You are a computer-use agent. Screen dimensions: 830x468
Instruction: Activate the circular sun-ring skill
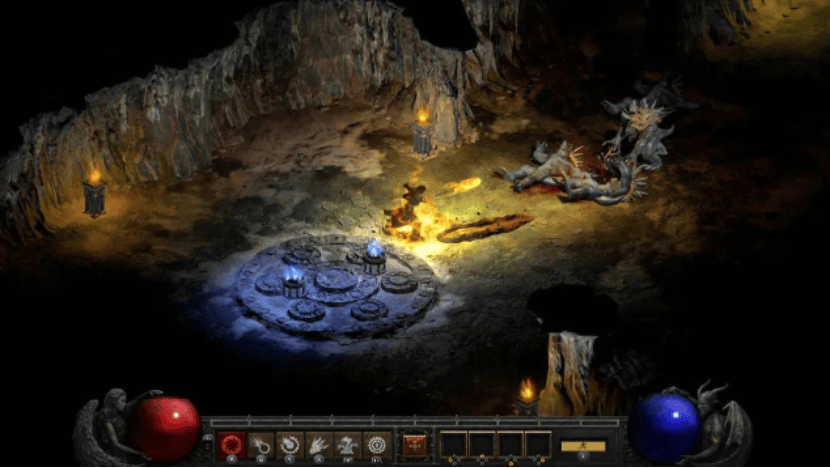(x=377, y=444)
